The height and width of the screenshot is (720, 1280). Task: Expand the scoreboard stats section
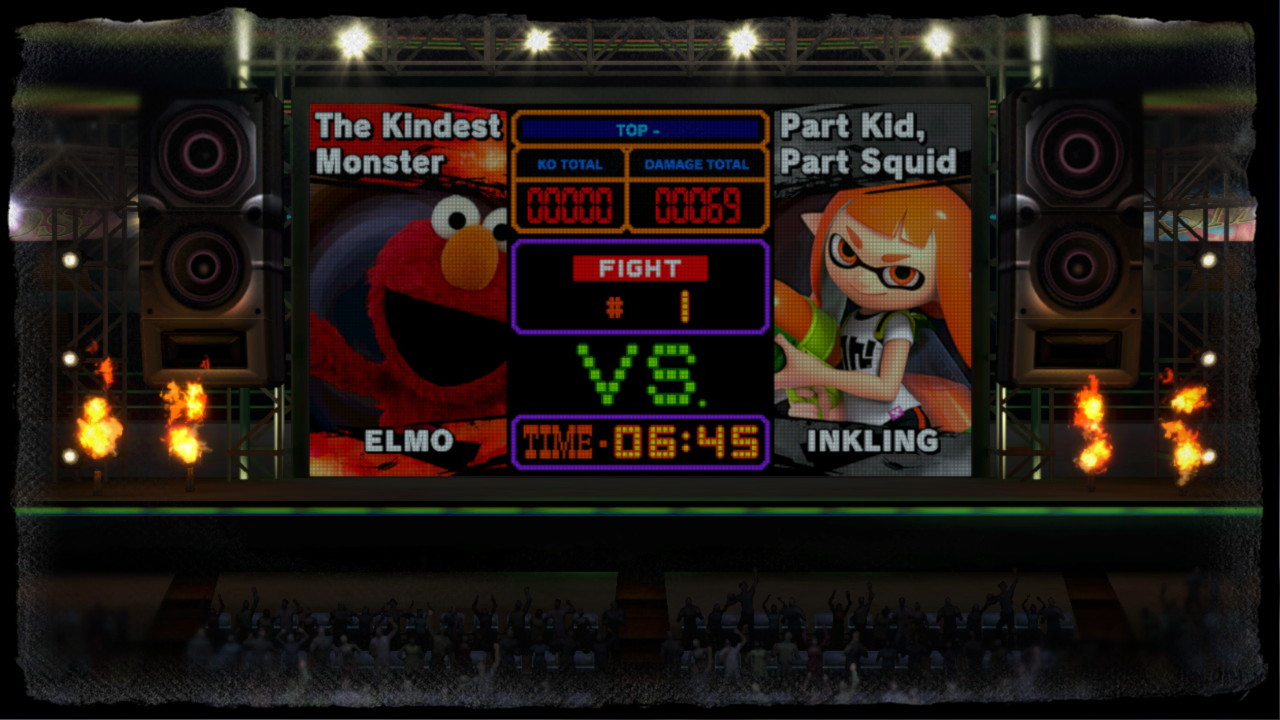640,170
